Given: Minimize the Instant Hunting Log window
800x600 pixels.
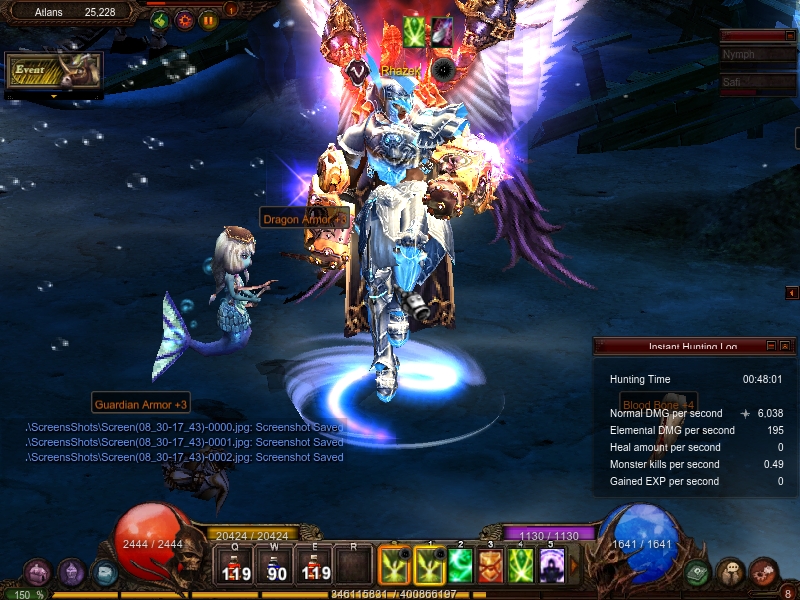Looking at the screenshot, I should click(x=771, y=346).
